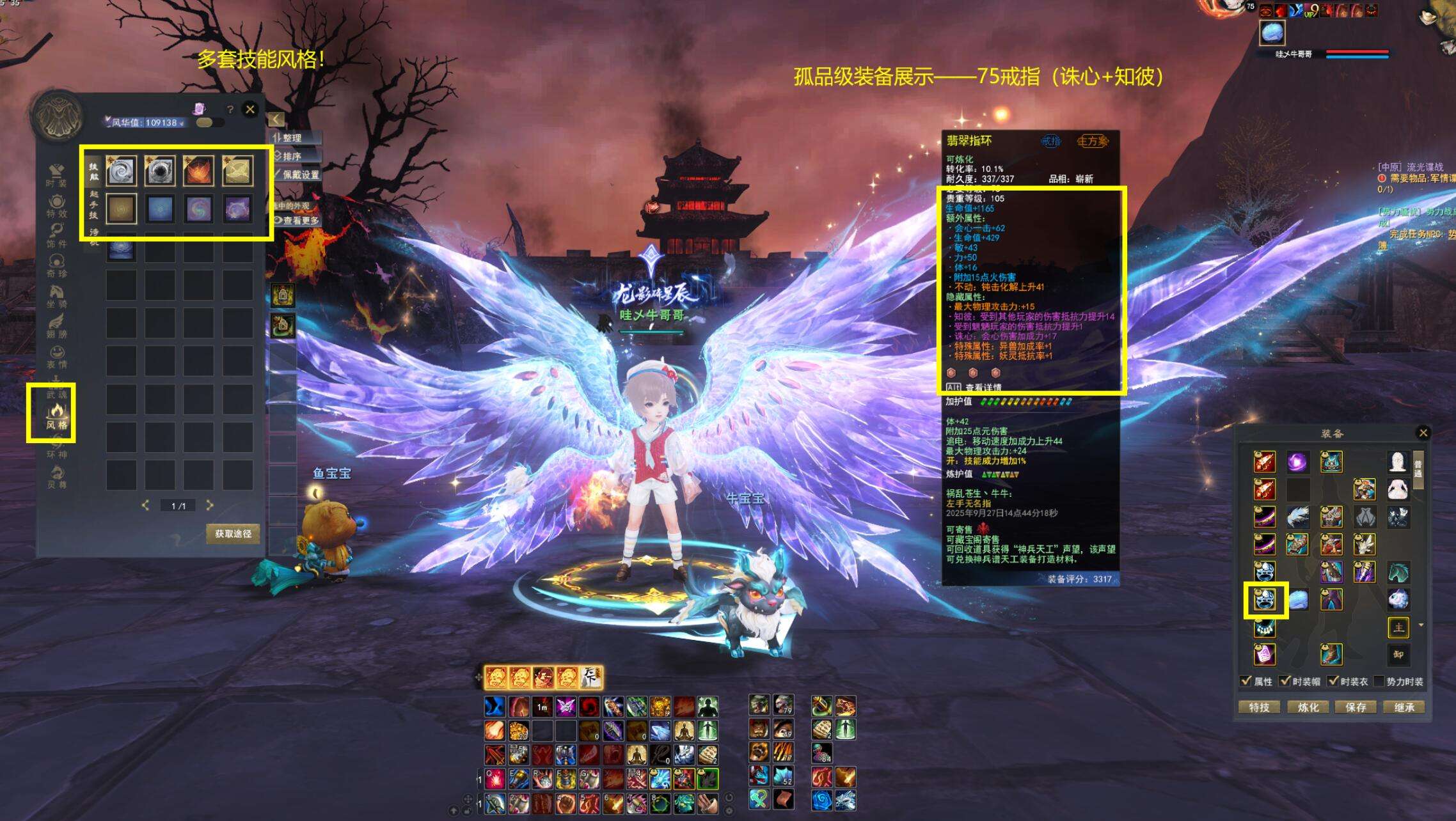Click the 获取途径 button
Image resolution: width=1456 pixels, height=821 pixels.
click(x=233, y=534)
